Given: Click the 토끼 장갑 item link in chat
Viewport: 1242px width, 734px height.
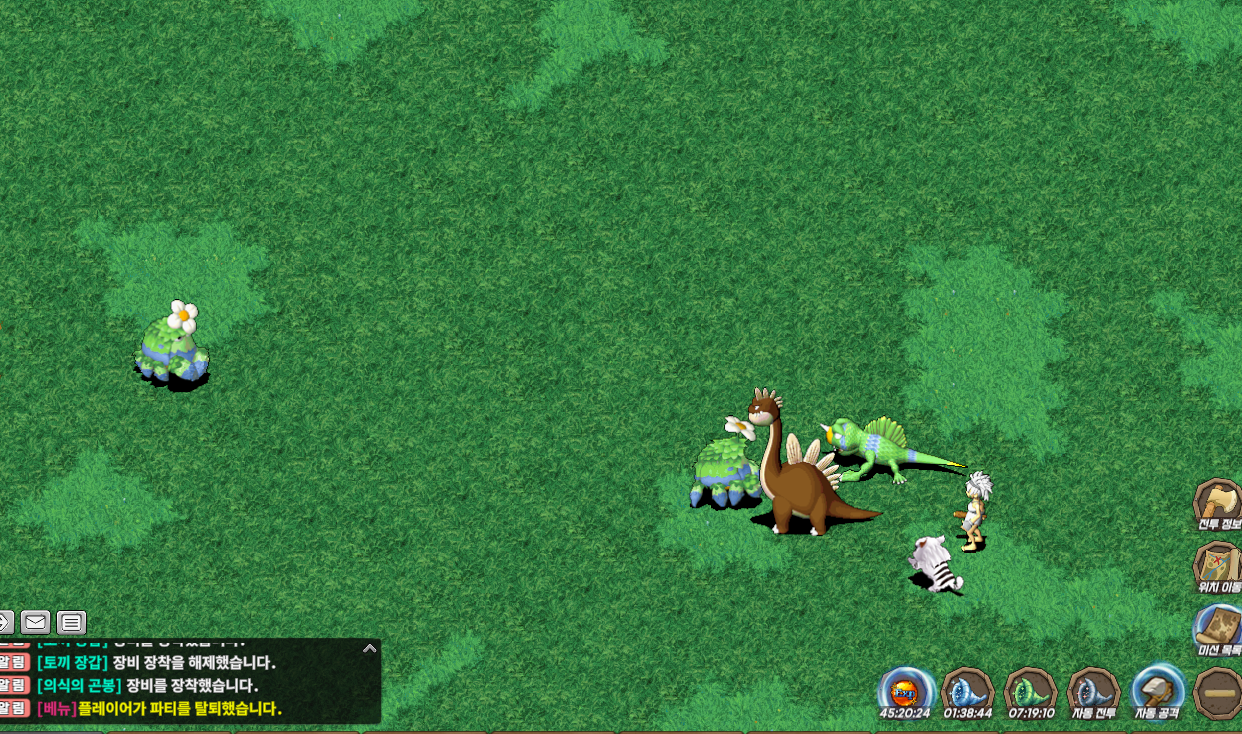Looking at the screenshot, I should (x=72, y=662).
